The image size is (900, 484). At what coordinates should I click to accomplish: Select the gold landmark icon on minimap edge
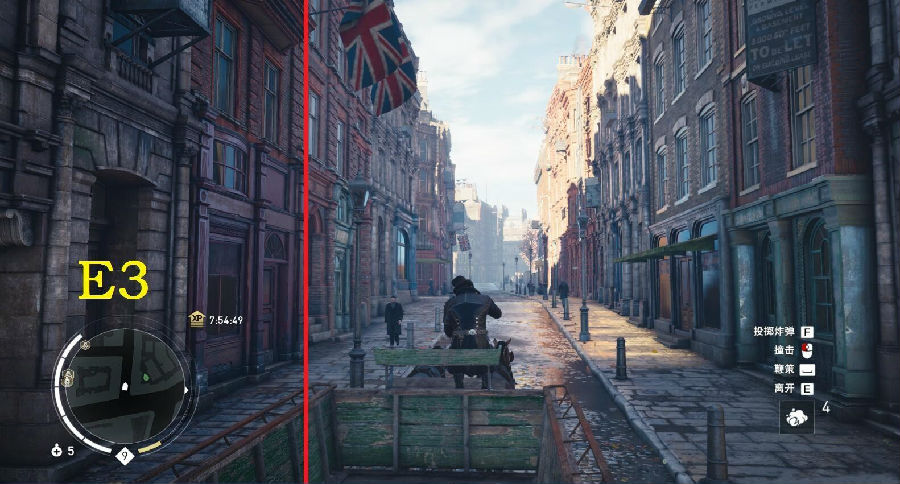69,377
